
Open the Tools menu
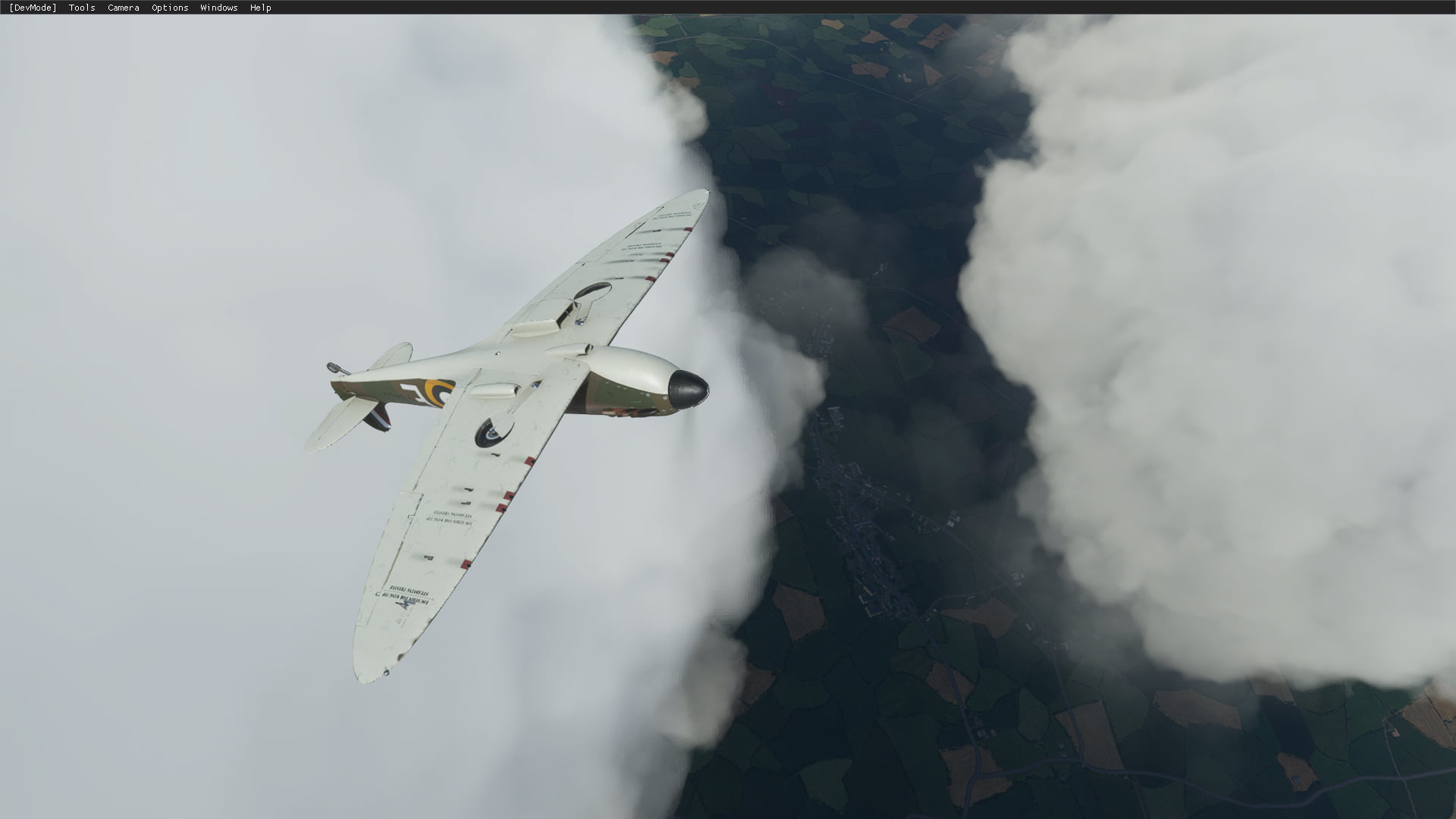pos(82,8)
